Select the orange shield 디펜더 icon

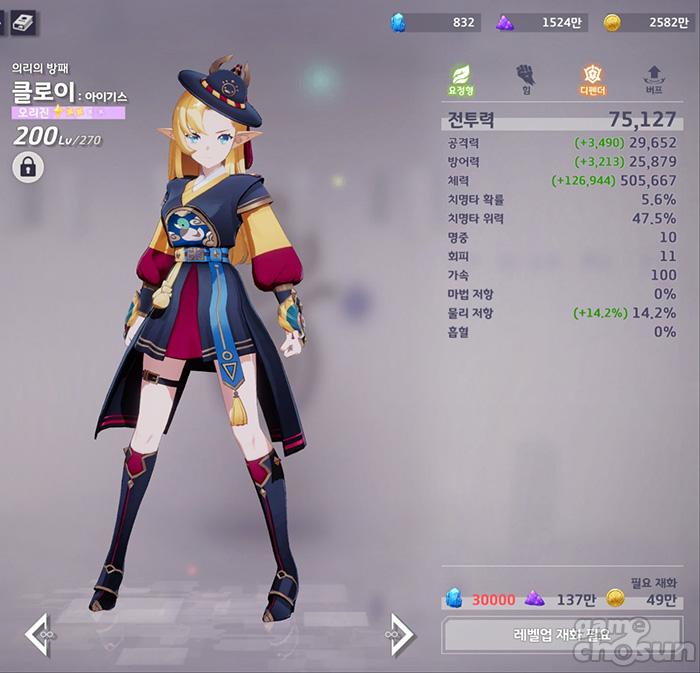(x=592, y=78)
